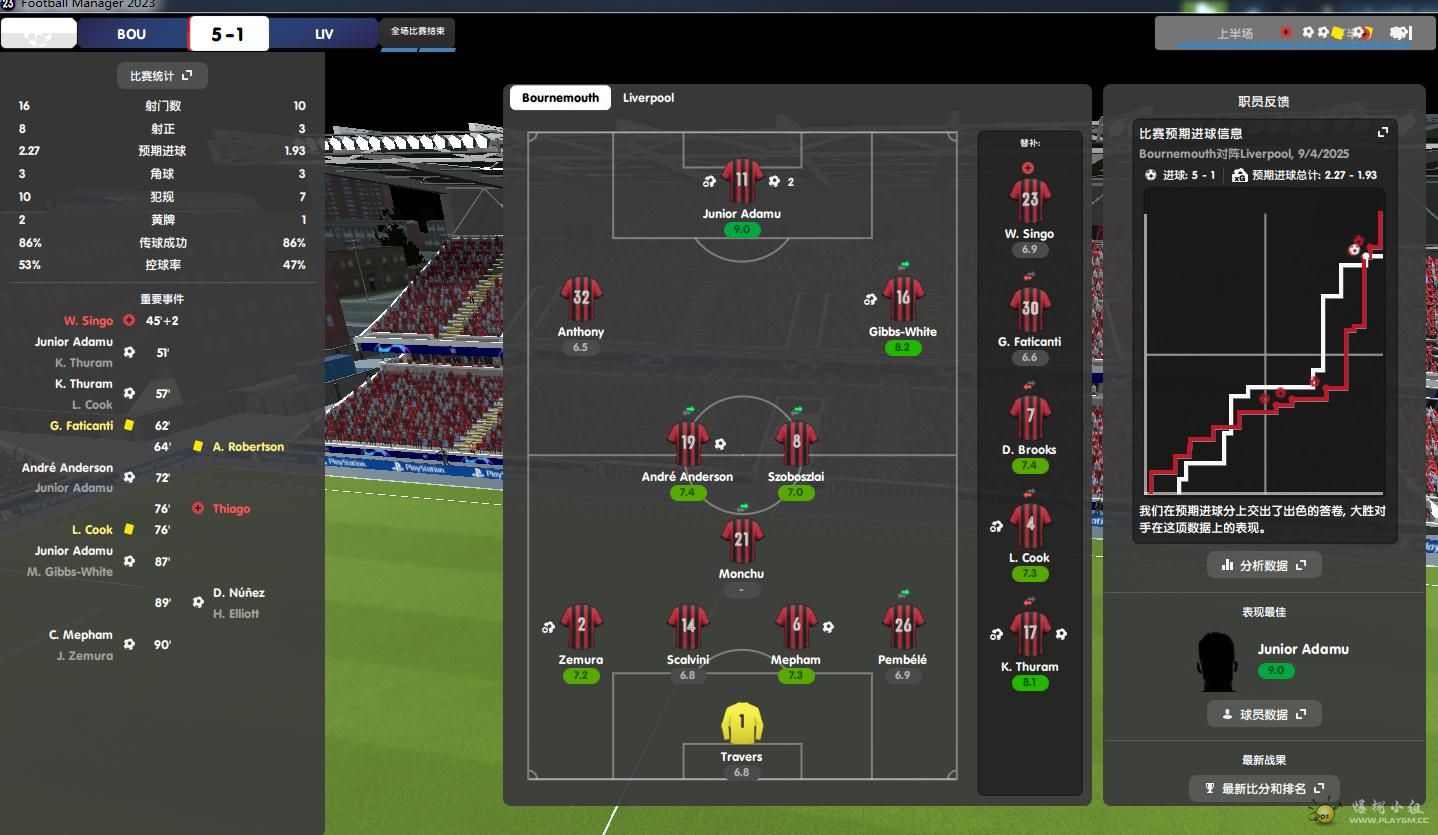
Task: Expand the expected goals info panel
Action: click(1383, 132)
